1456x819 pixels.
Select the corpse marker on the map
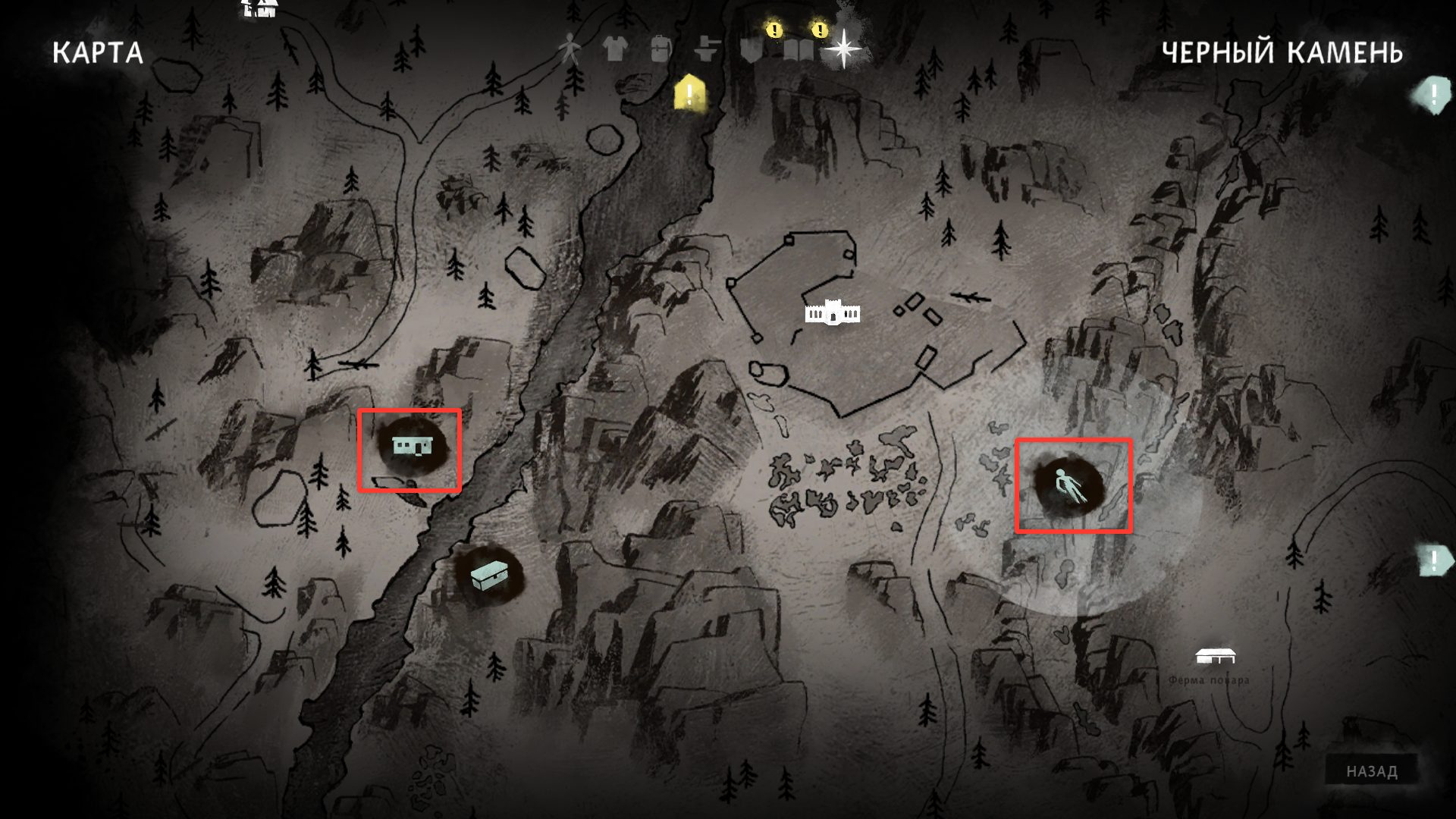1068,487
